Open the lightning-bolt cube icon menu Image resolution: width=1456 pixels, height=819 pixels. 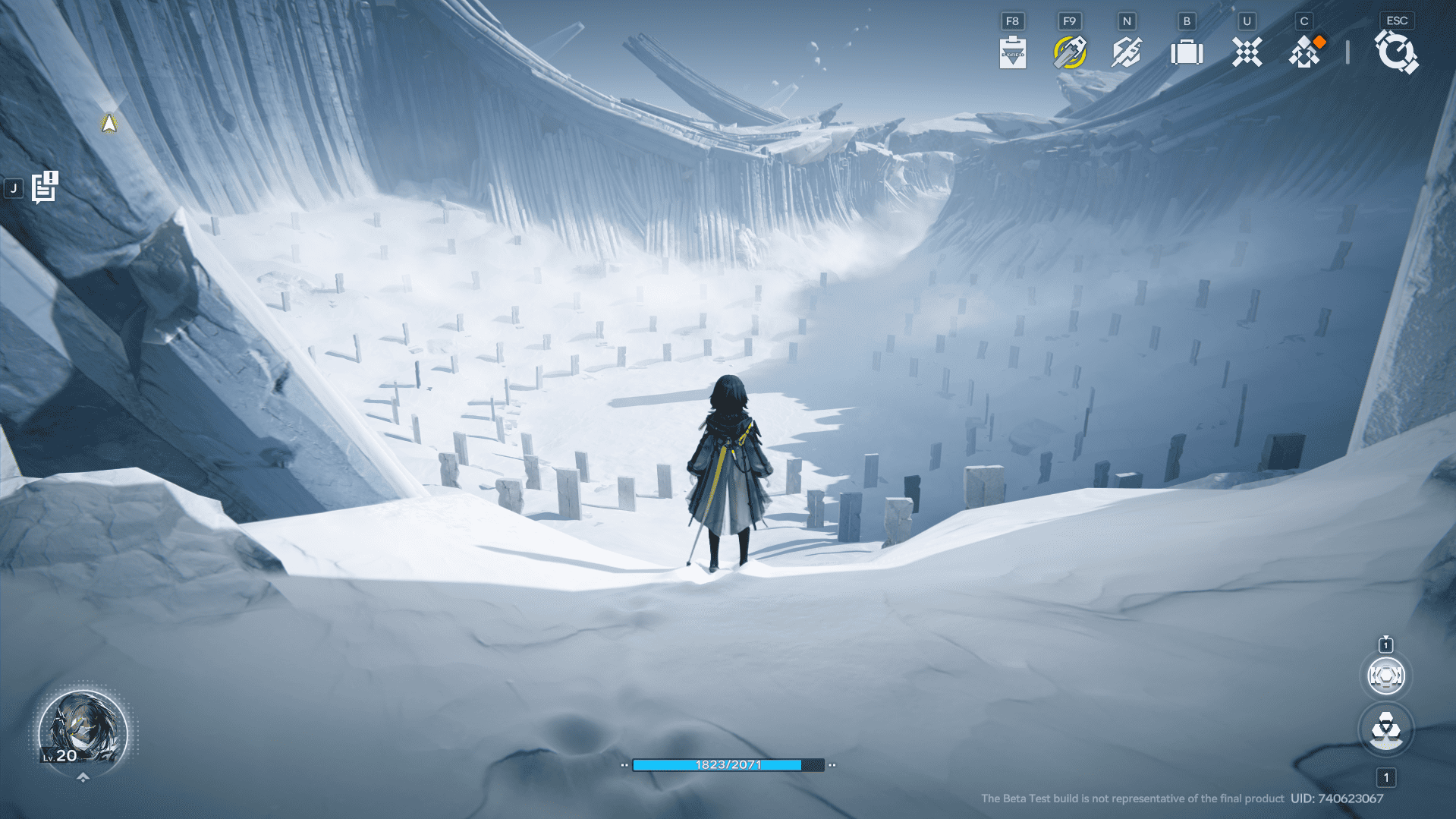(1127, 52)
